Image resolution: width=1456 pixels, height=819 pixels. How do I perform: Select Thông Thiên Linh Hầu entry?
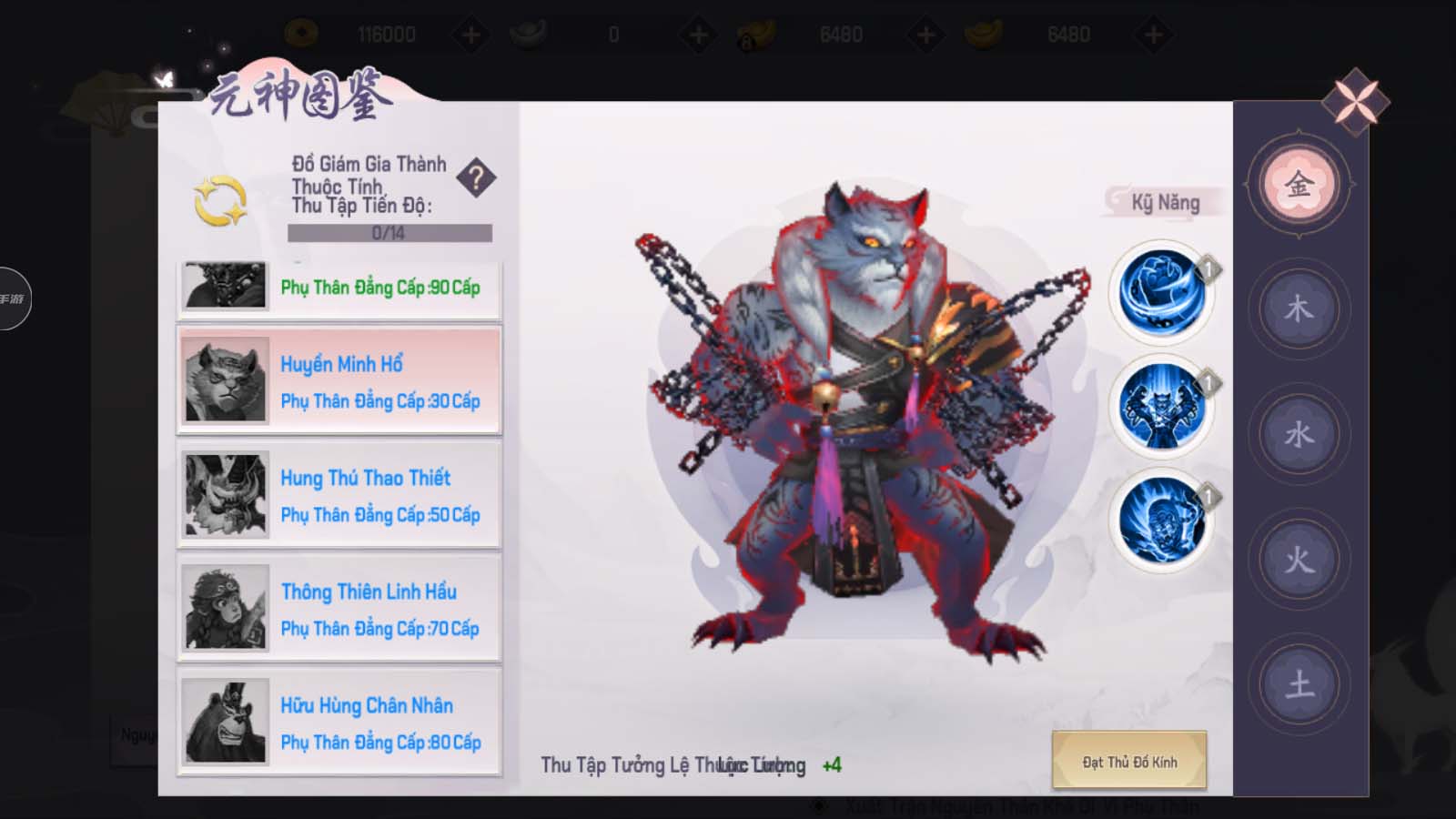click(x=339, y=608)
